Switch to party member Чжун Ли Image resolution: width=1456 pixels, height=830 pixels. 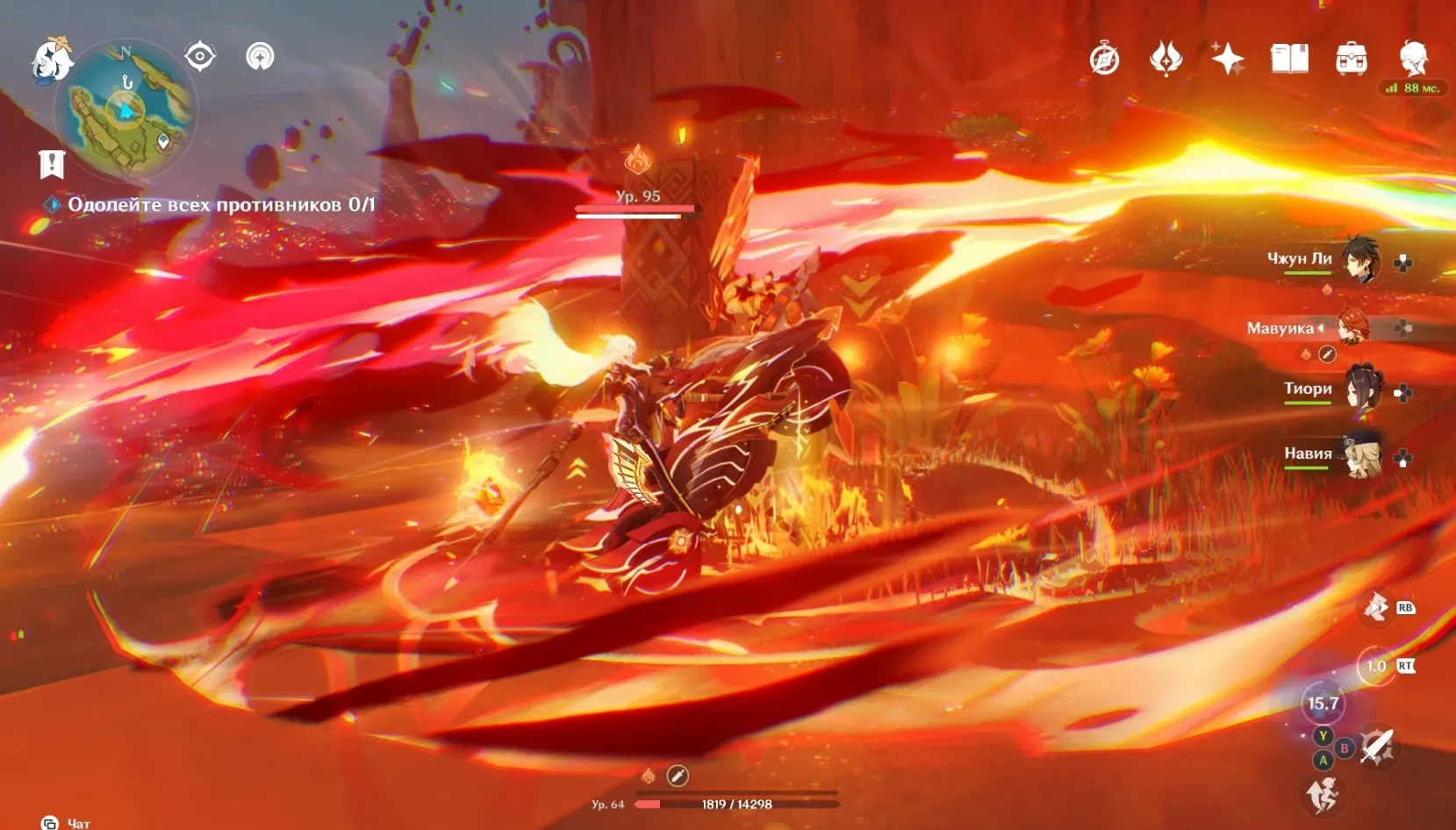(x=1360, y=260)
